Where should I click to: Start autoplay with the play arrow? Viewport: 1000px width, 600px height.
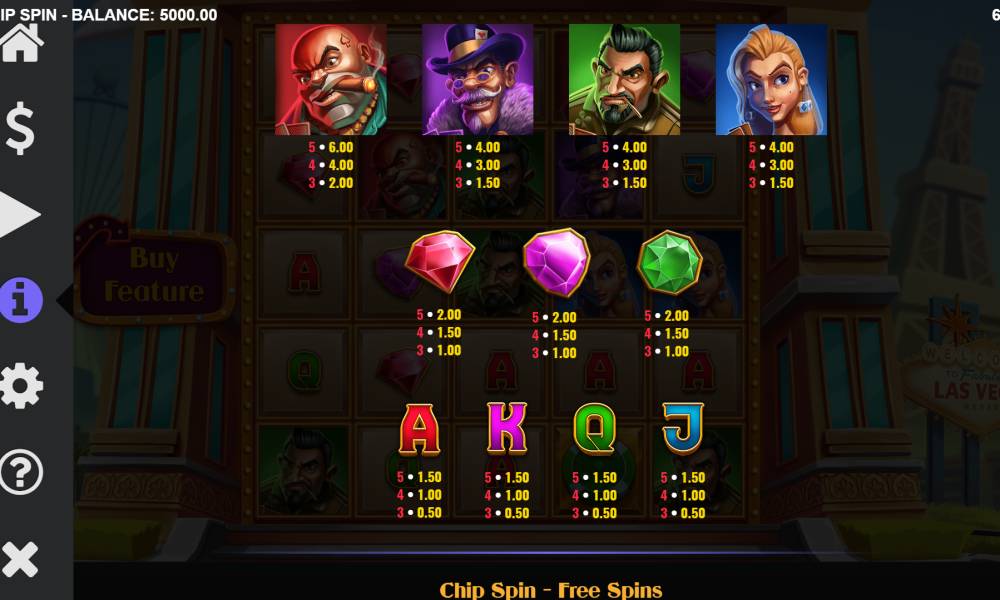[20, 215]
